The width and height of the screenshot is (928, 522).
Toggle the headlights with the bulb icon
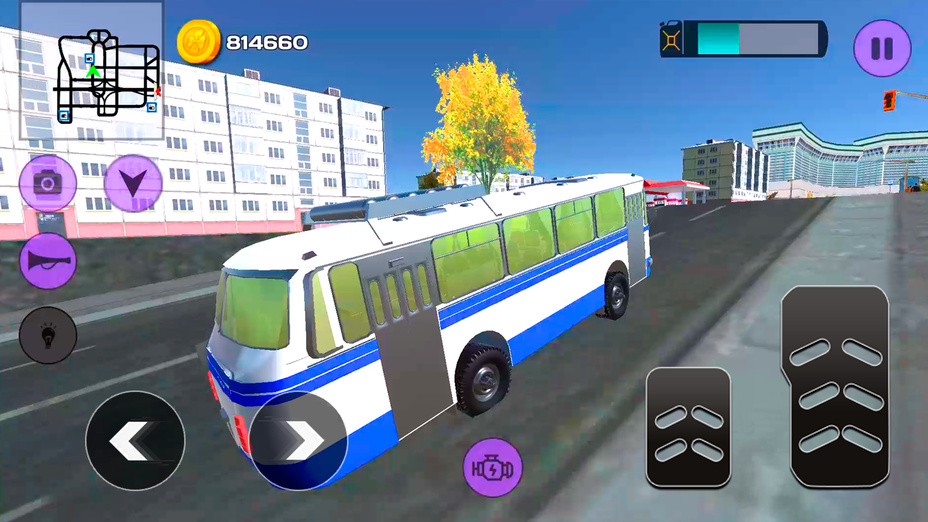[x=47, y=336]
